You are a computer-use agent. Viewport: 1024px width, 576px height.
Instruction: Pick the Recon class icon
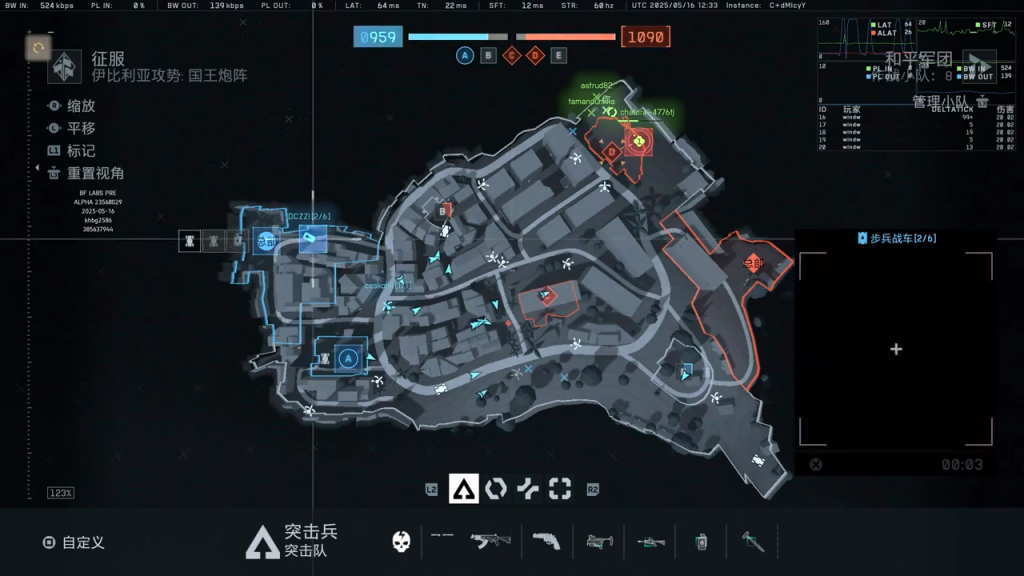(x=560, y=488)
